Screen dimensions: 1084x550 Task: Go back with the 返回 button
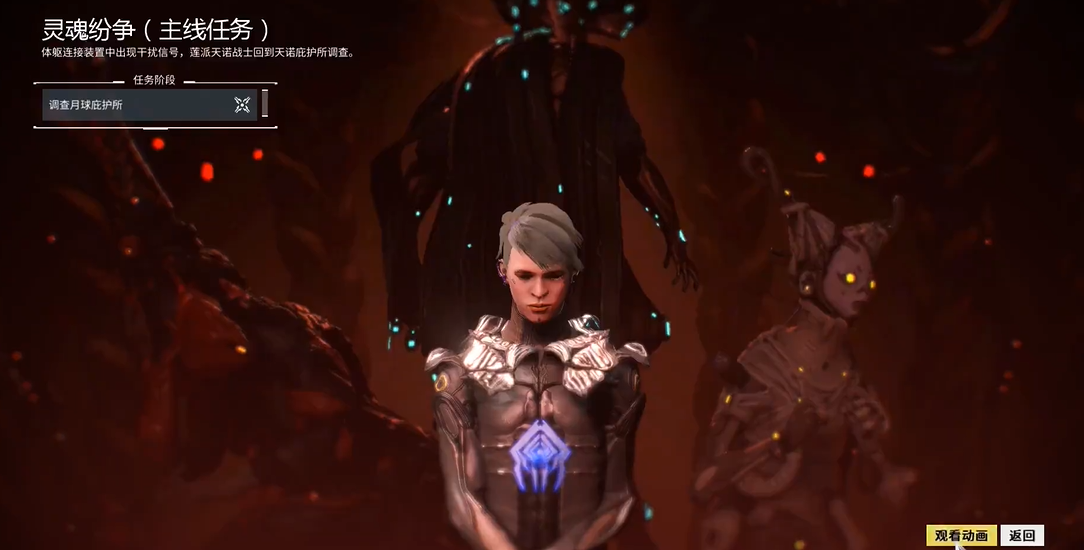[x=1021, y=536]
